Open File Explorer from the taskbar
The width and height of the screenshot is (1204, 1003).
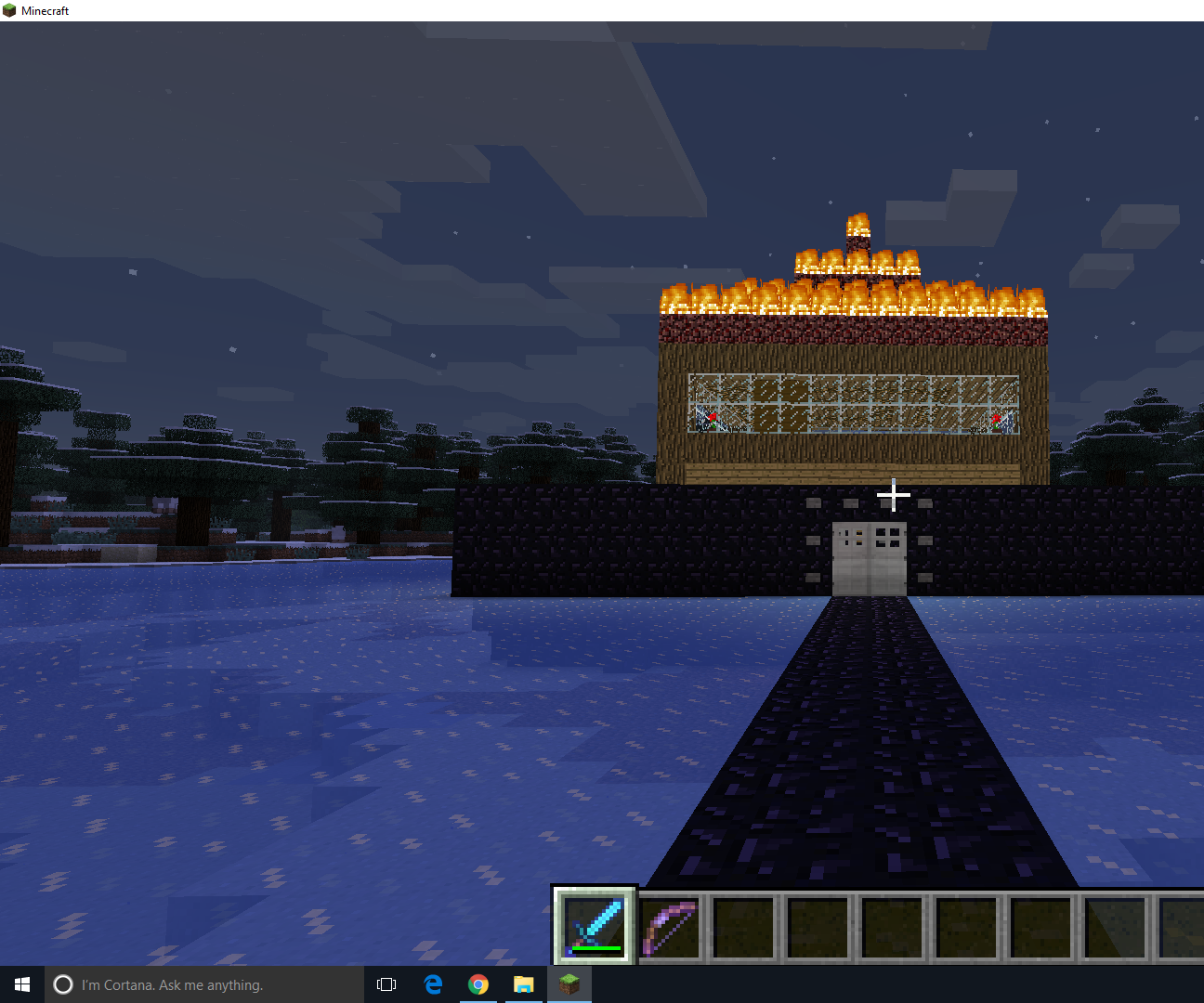(524, 984)
